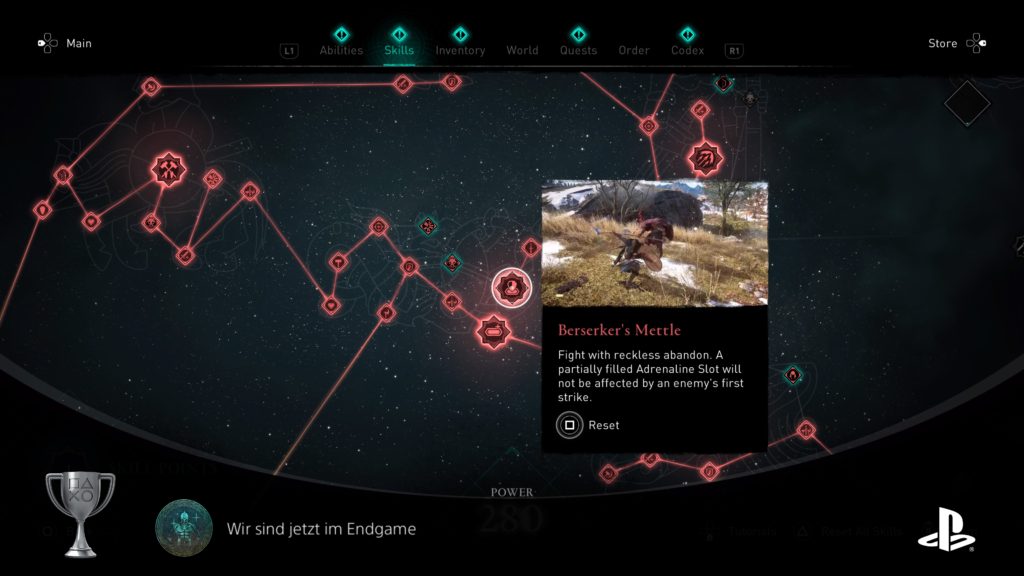Switch to the World tab
Viewport: 1024px width, 576px height.
(x=522, y=50)
